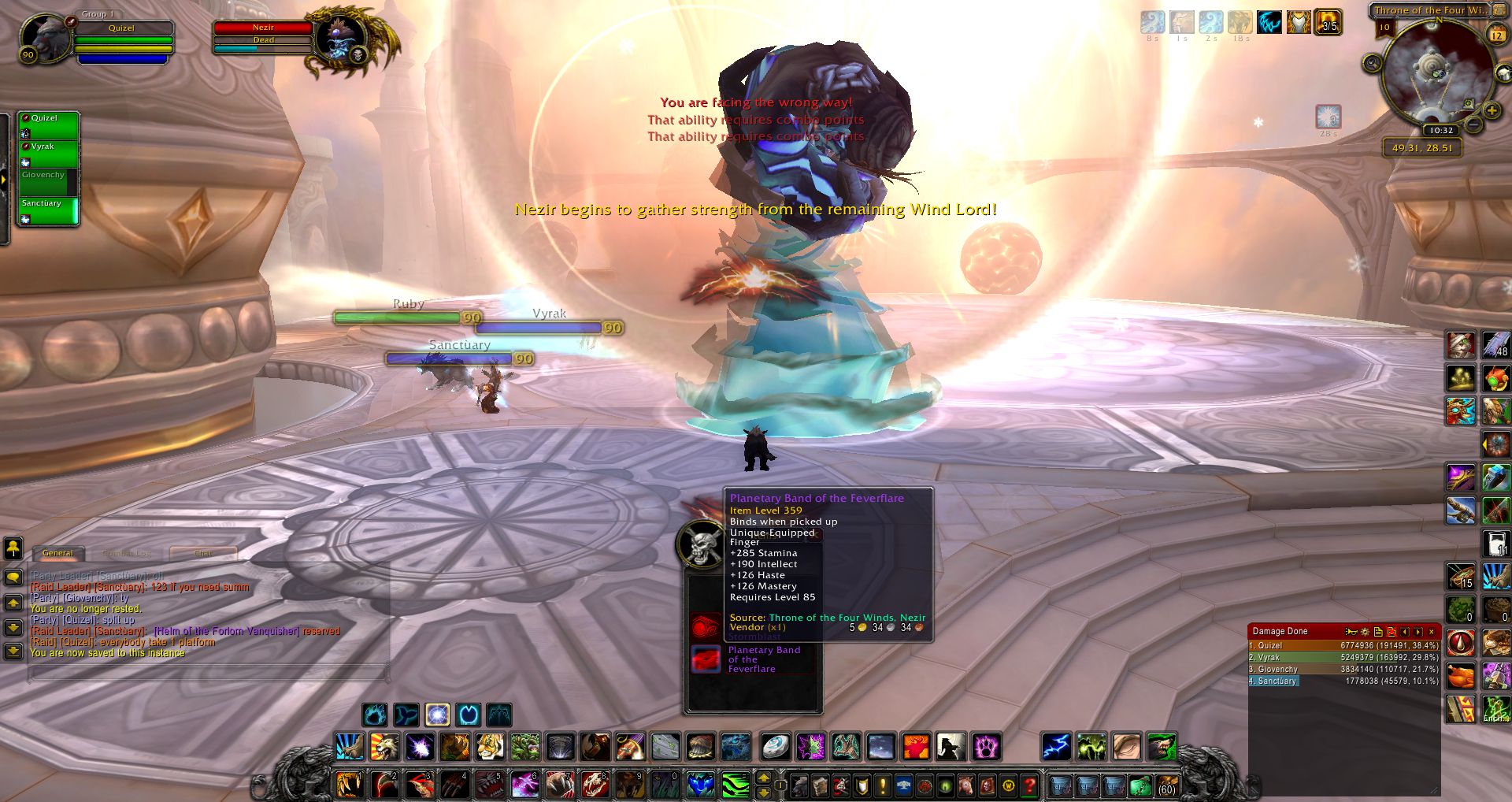The width and height of the screenshot is (1512, 802).
Task: Use the blue lightning bolt ability
Action: coord(1056,746)
